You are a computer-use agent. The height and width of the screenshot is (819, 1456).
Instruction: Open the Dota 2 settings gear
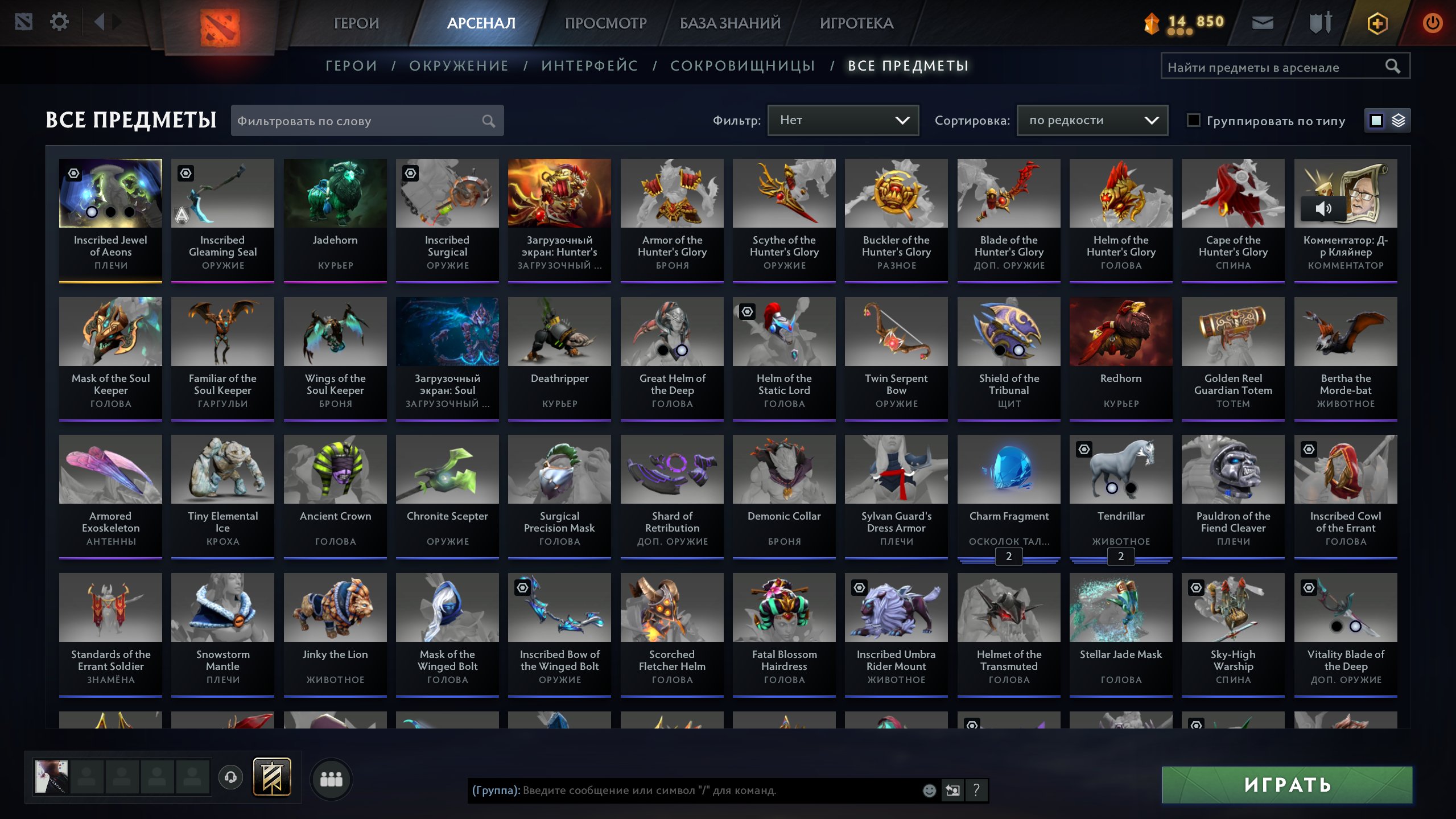pyautogui.click(x=59, y=22)
